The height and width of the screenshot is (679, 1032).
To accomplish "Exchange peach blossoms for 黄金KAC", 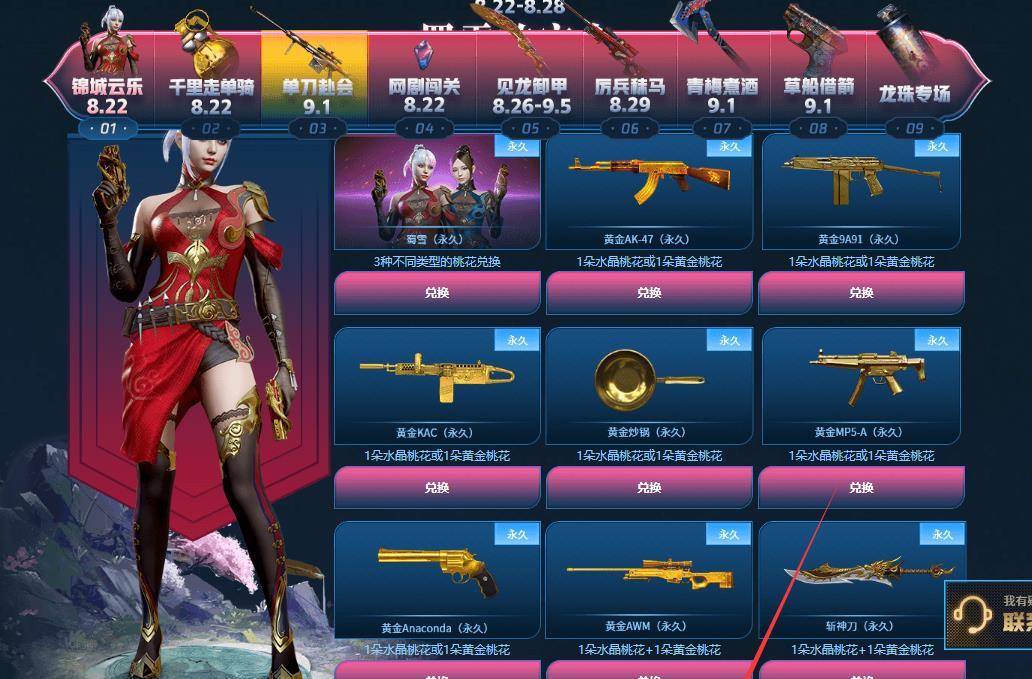I will [437, 488].
